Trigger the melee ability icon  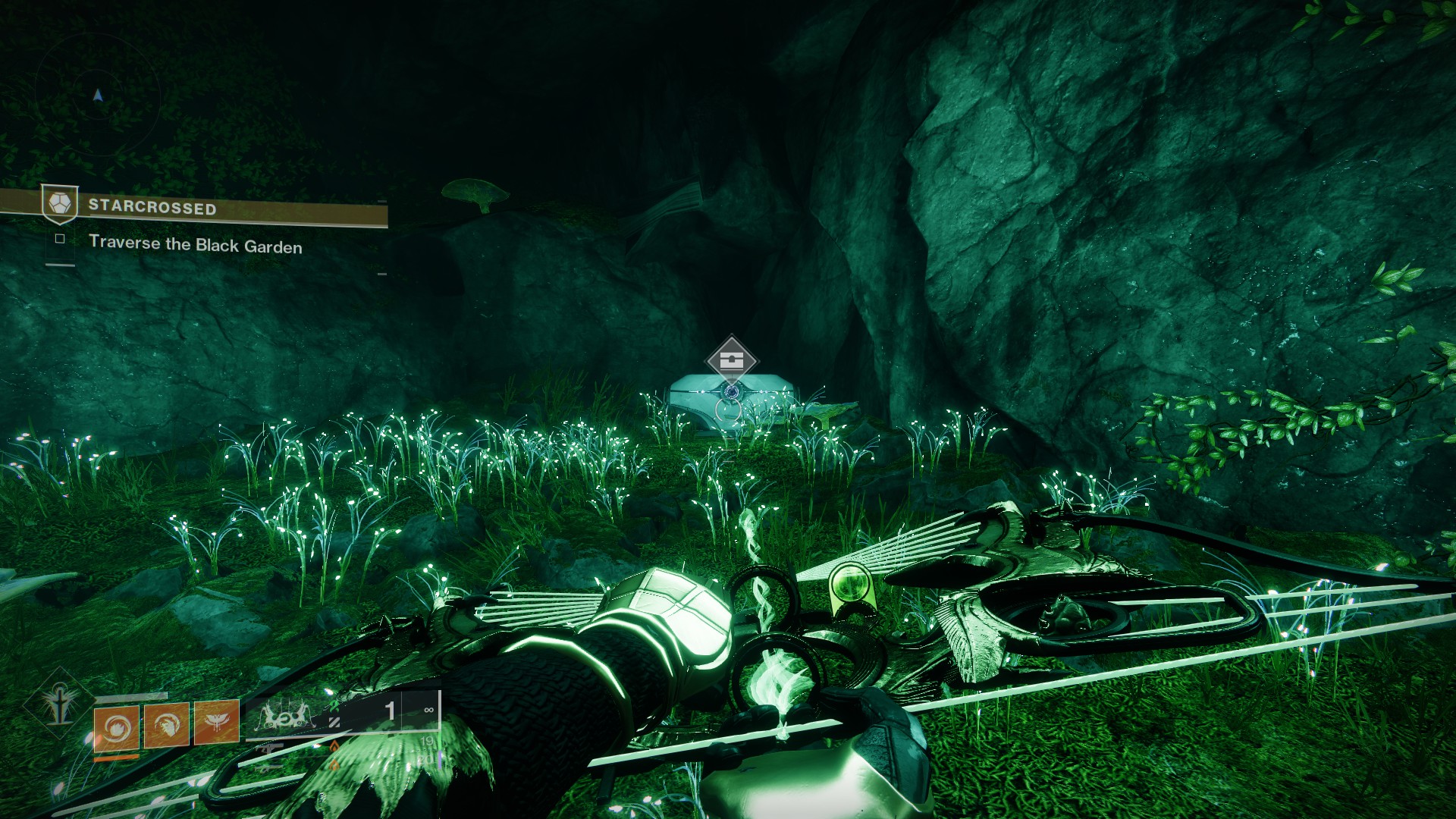pos(167,725)
